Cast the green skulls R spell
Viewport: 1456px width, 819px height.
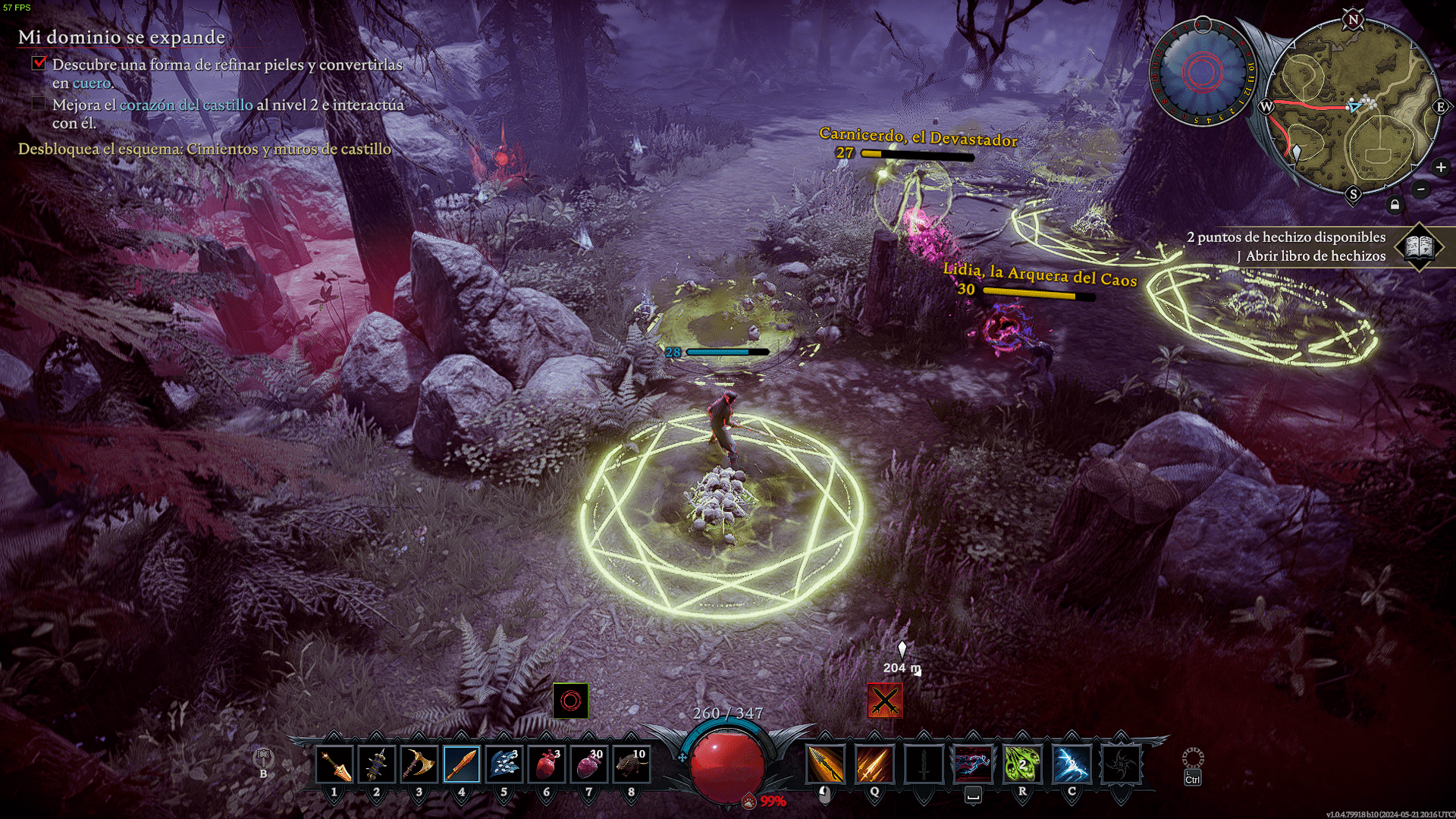tap(1022, 764)
